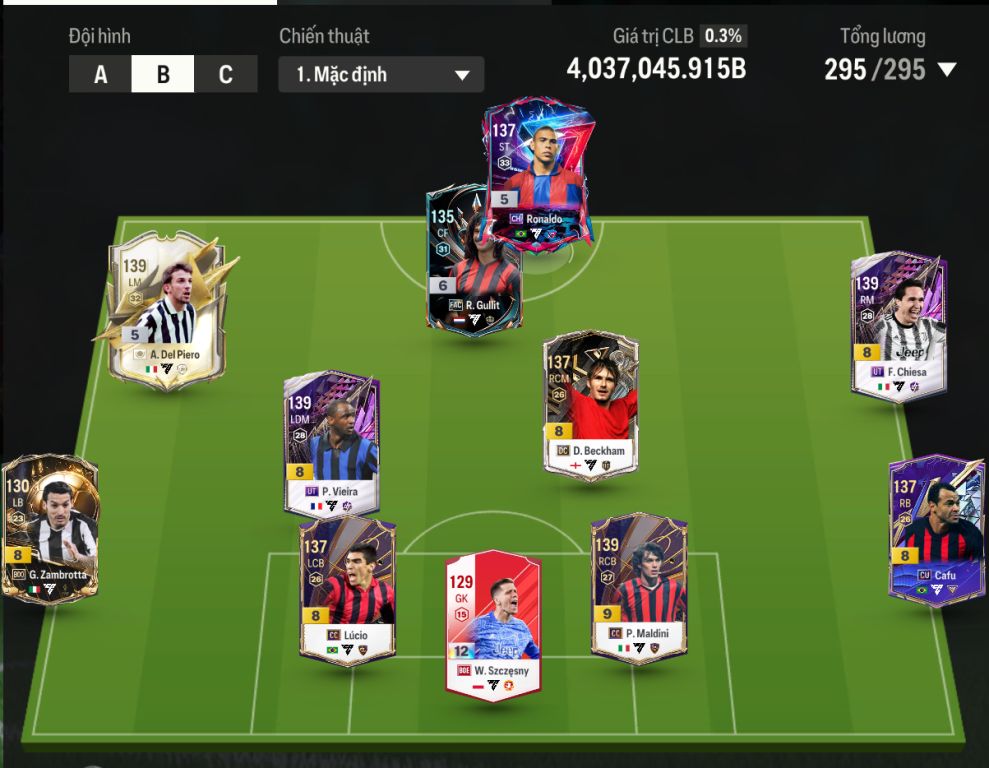Select the Cafu RB card

tap(937, 530)
